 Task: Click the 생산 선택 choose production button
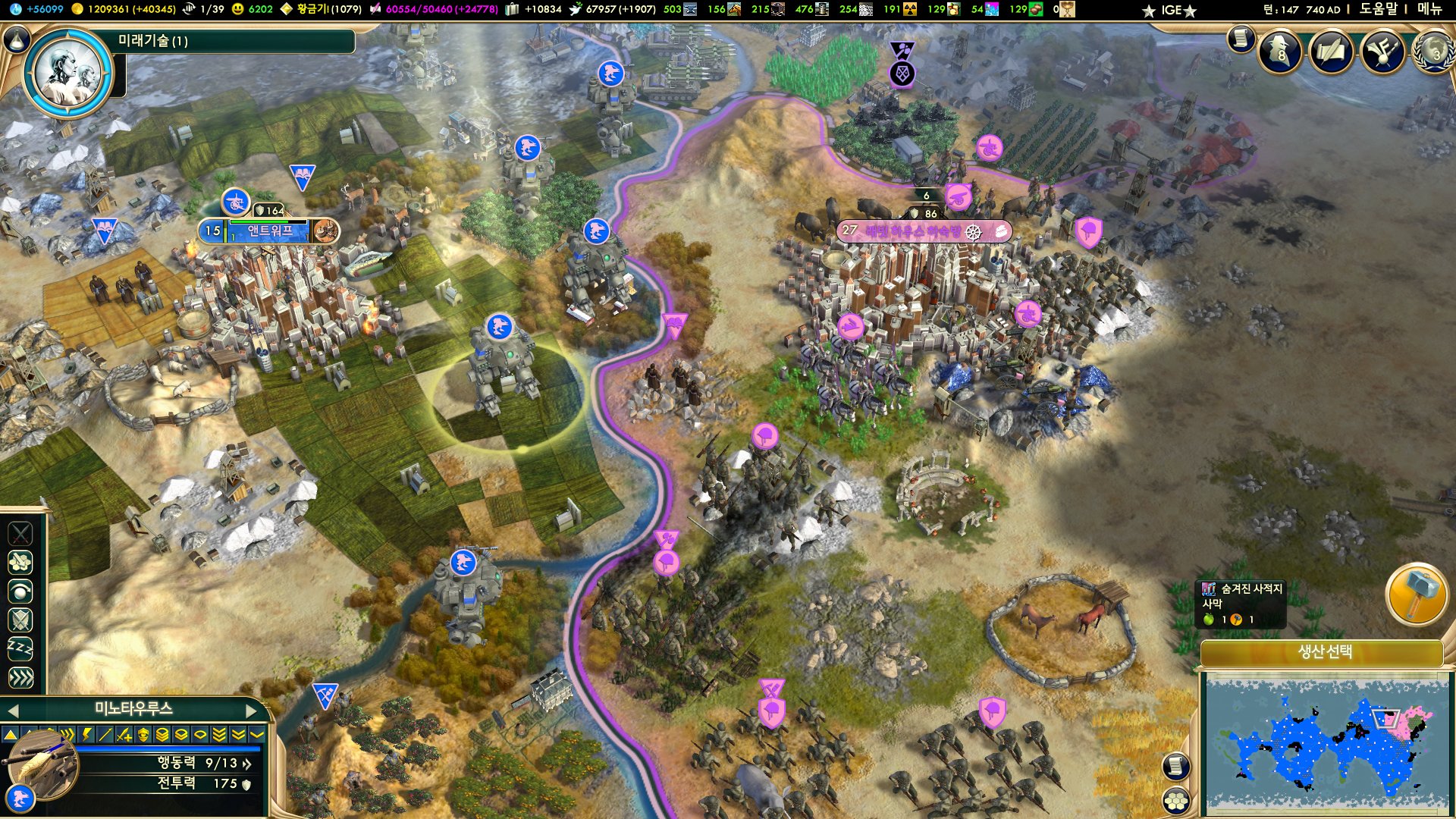click(x=1323, y=652)
